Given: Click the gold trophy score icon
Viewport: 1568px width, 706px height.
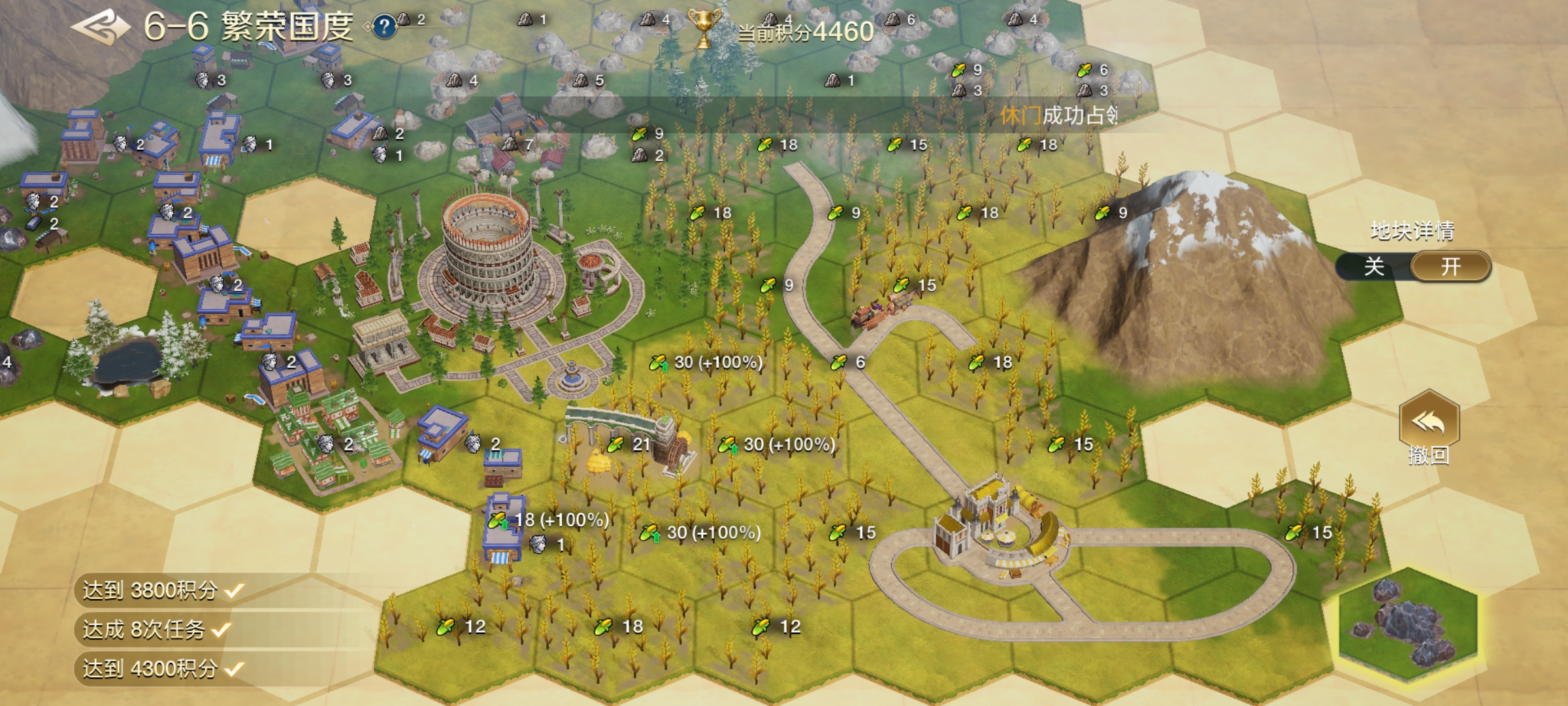Looking at the screenshot, I should (x=704, y=28).
